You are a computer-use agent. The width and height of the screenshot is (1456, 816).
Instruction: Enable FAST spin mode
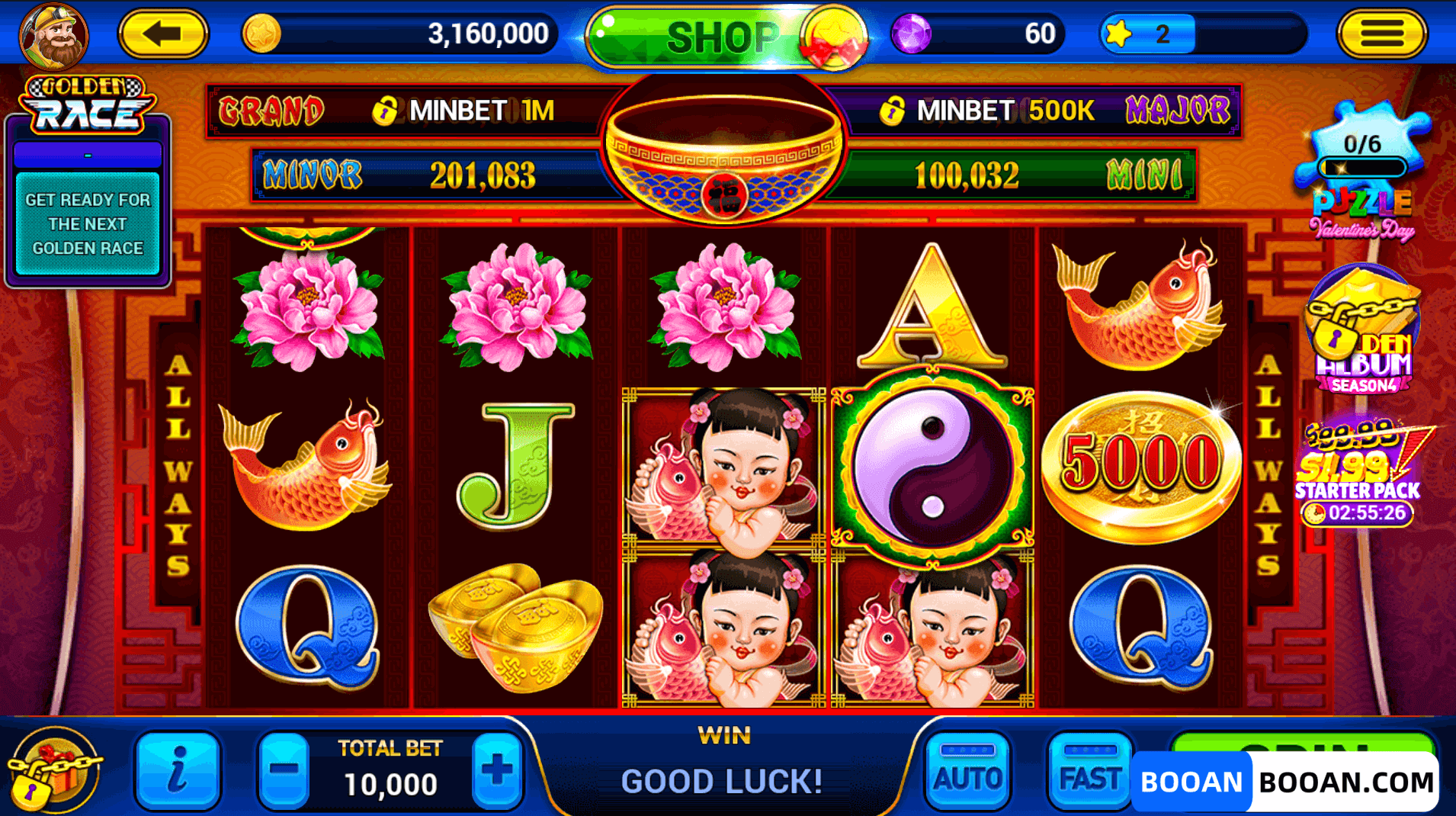1089,772
